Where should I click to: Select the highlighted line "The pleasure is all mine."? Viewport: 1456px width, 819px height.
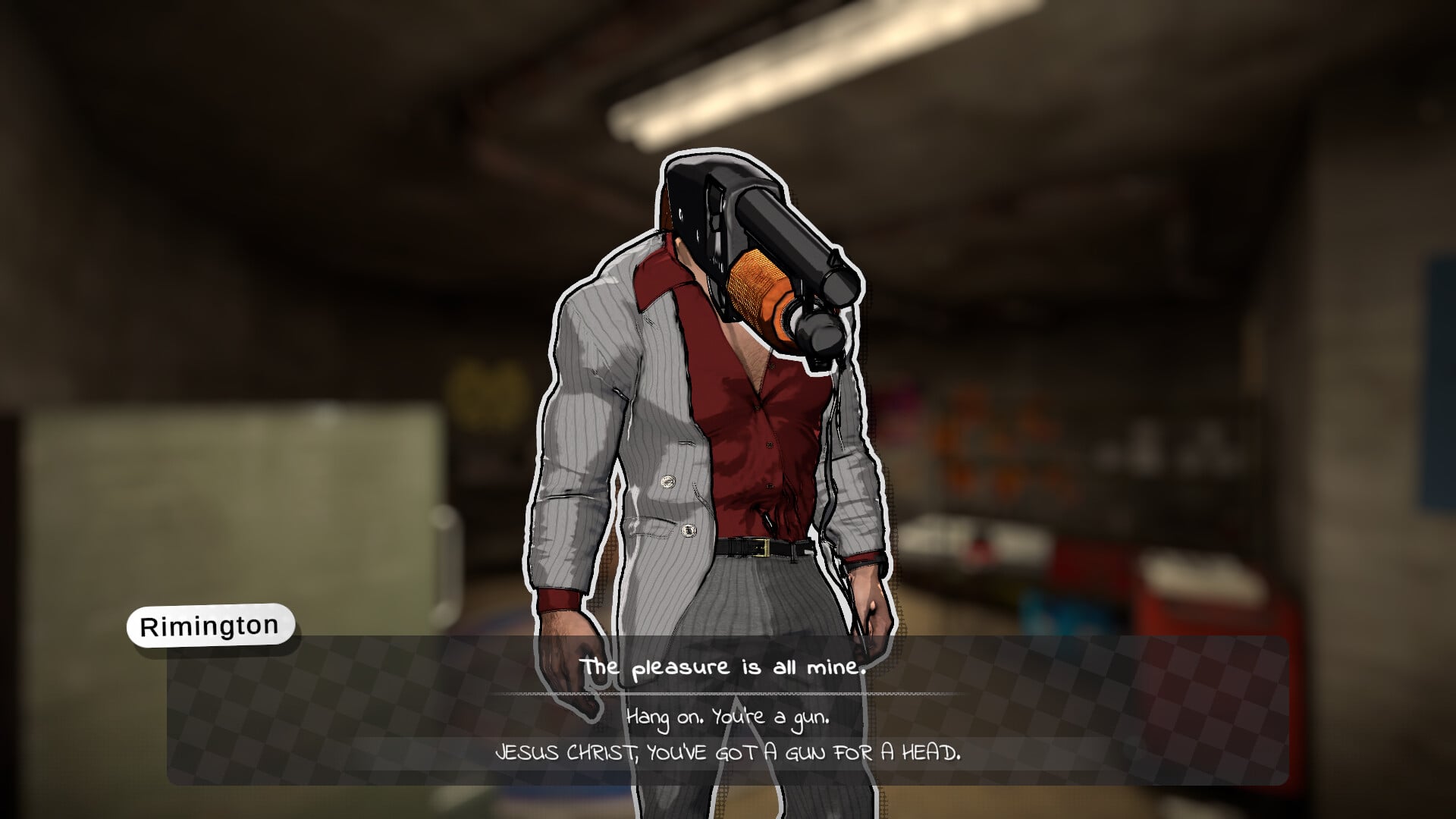(x=724, y=668)
